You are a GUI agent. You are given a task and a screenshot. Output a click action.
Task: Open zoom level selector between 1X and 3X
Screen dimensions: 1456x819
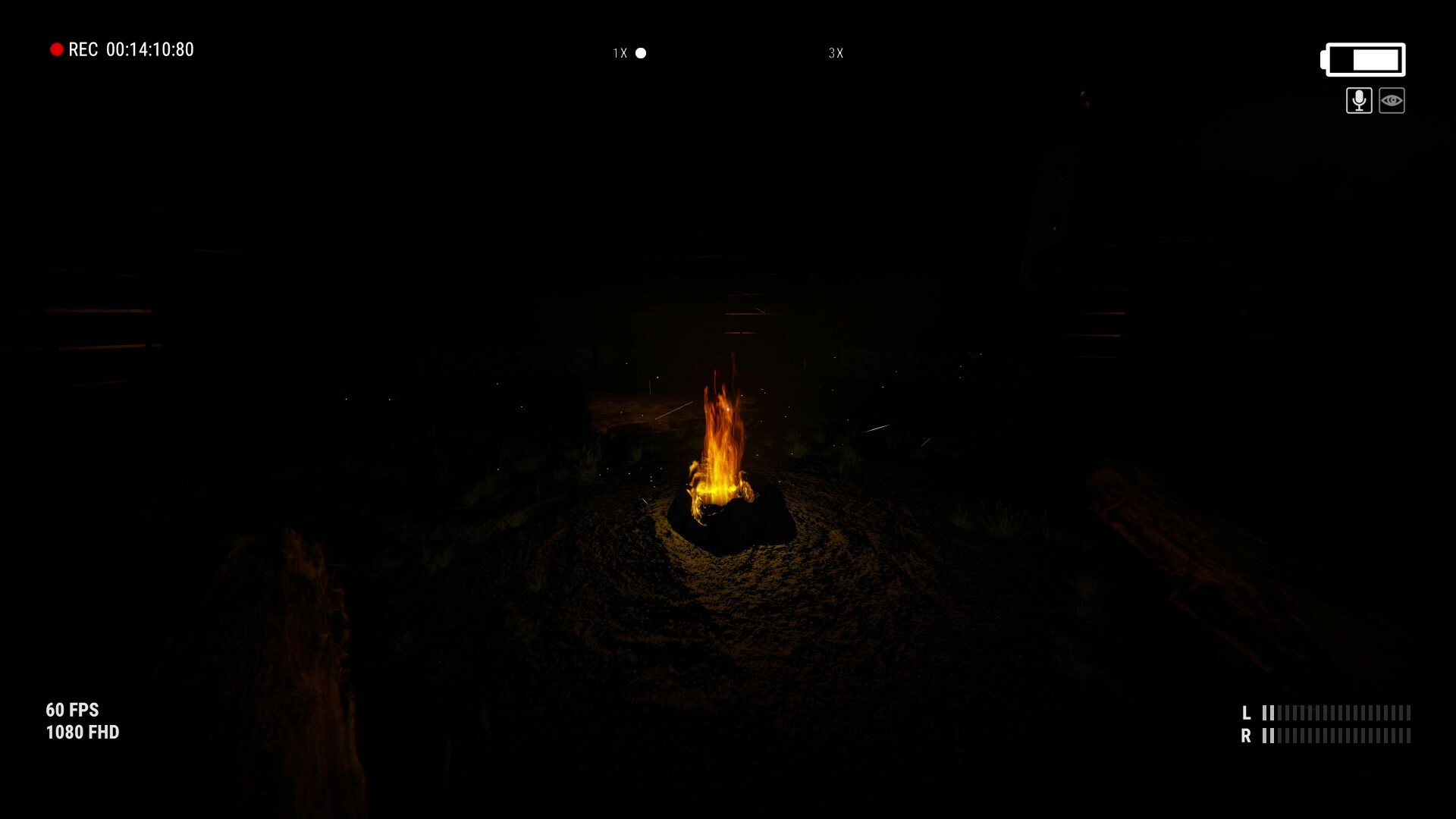tap(728, 53)
